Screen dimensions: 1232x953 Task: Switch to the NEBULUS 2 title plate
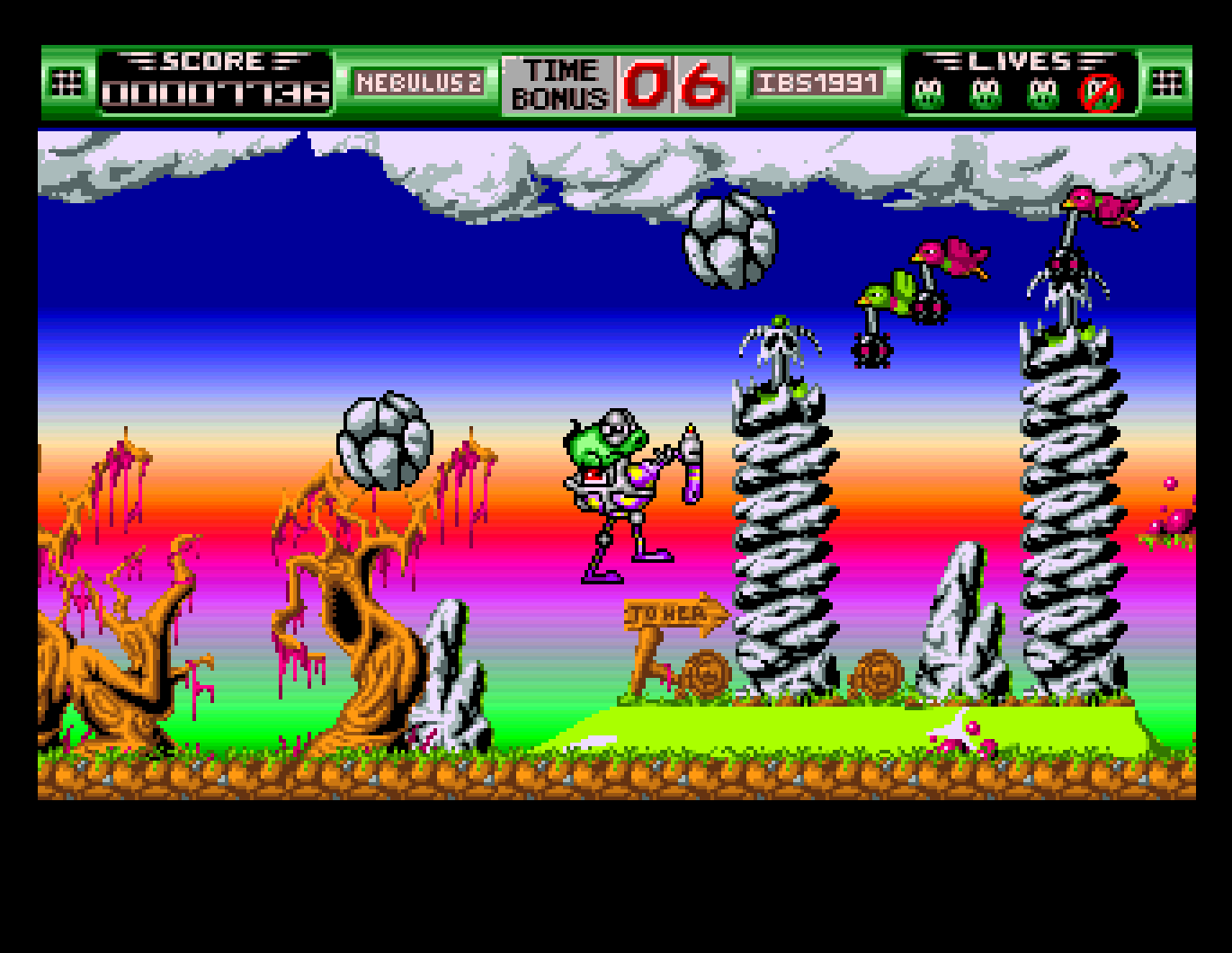pyautogui.click(x=420, y=82)
